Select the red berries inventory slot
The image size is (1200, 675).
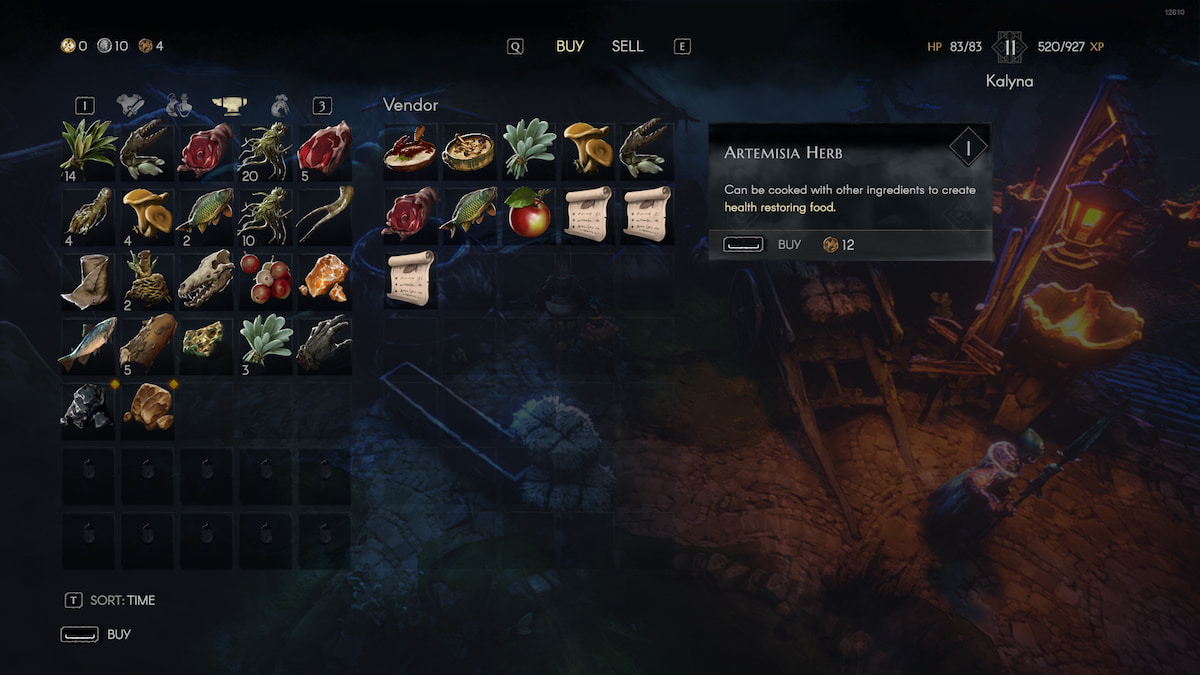pyautogui.click(x=266, y=278)
